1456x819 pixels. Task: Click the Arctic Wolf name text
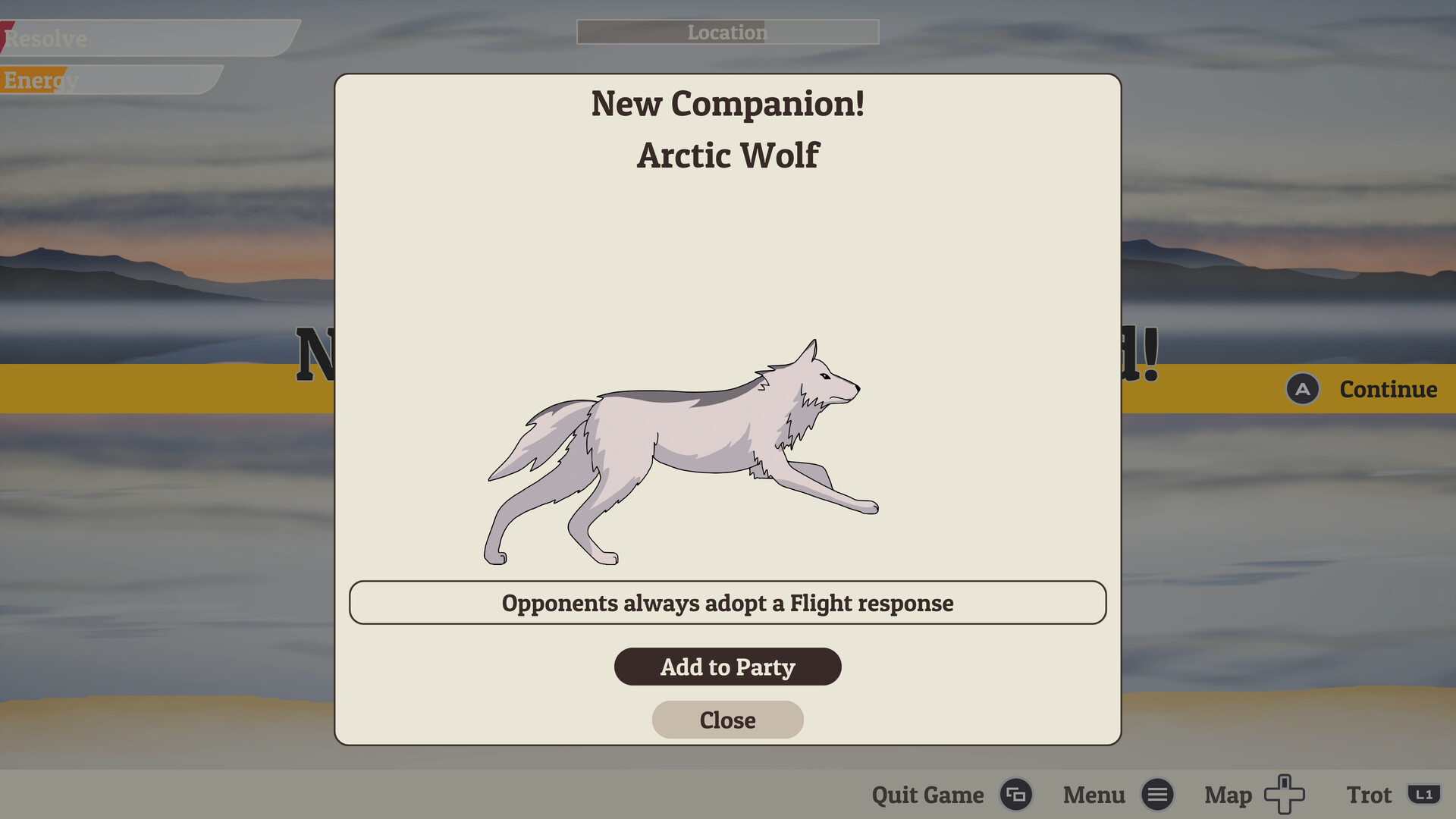click(x=727, y=155)
